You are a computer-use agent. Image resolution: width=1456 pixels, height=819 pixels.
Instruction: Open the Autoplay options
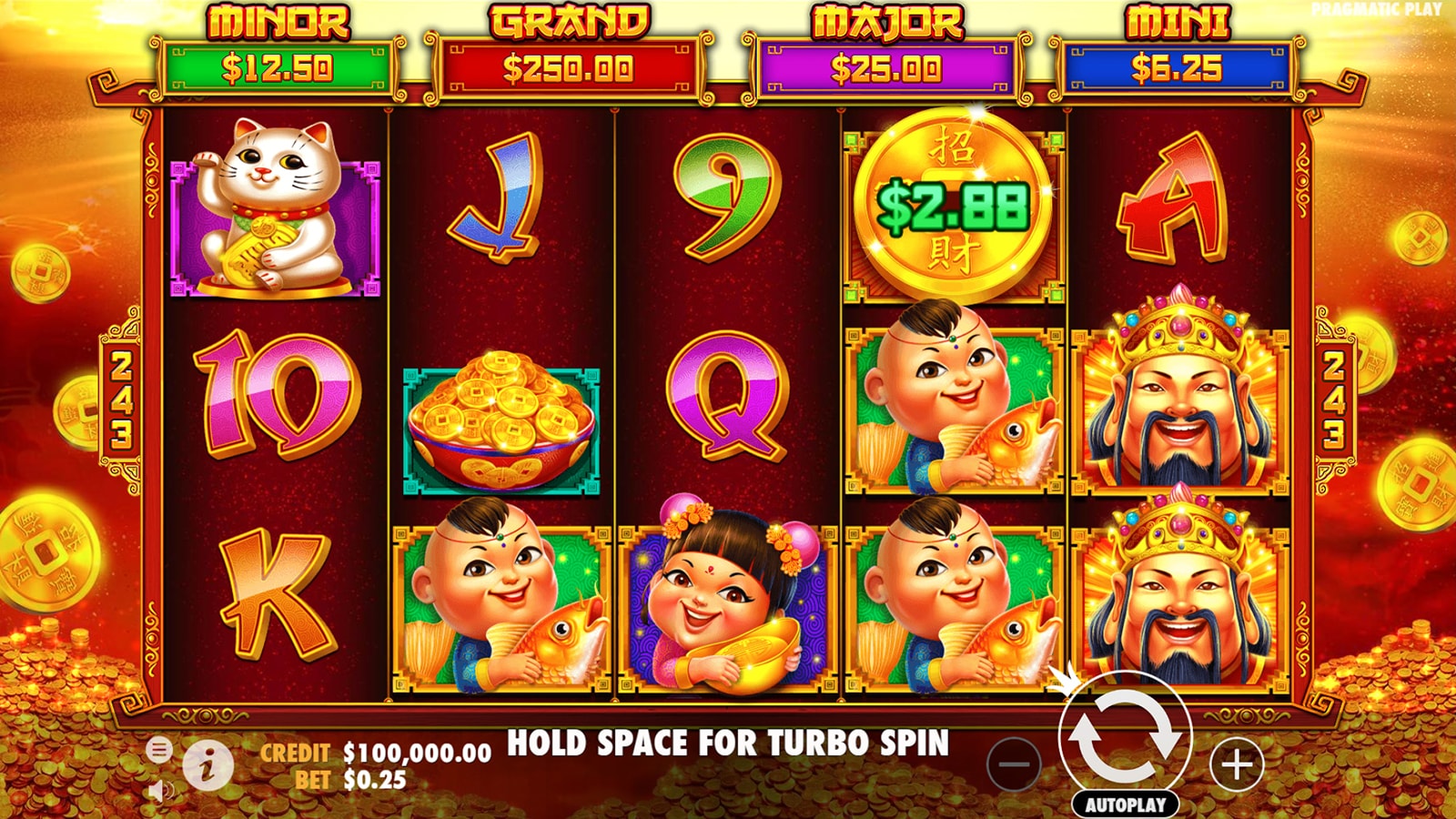tap(1125, 804)
